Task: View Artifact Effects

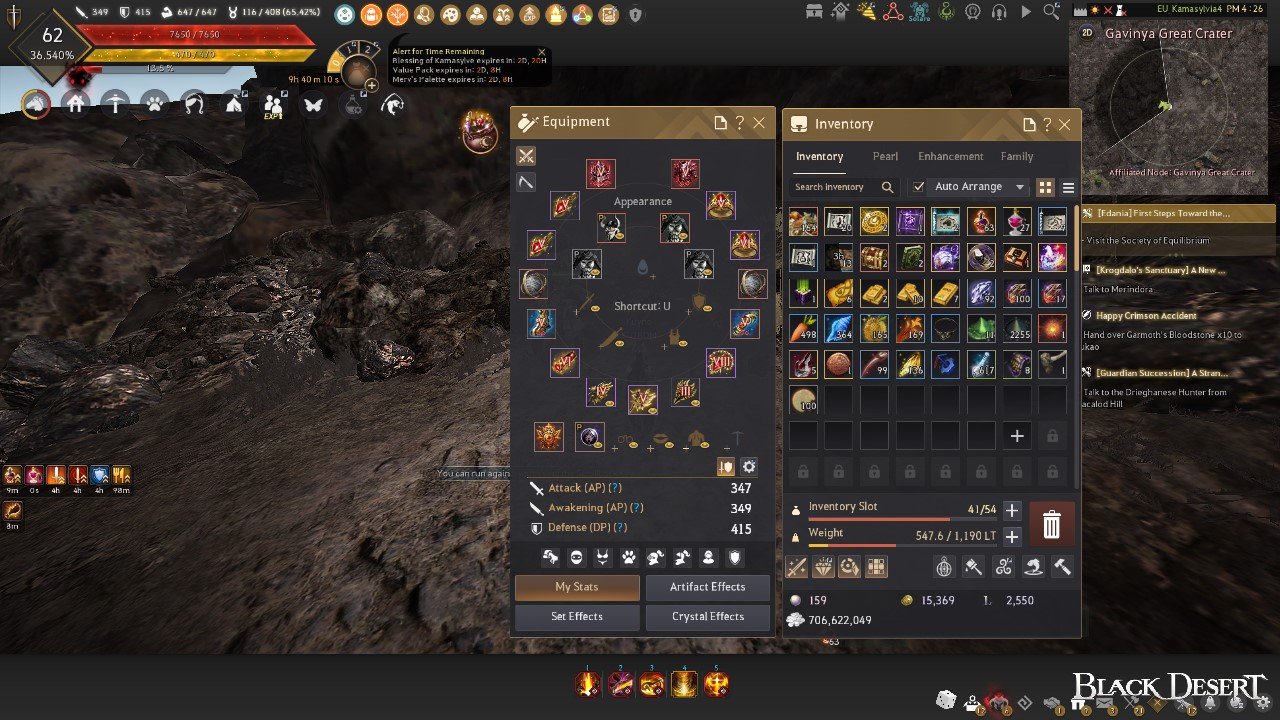Action: 707,587
